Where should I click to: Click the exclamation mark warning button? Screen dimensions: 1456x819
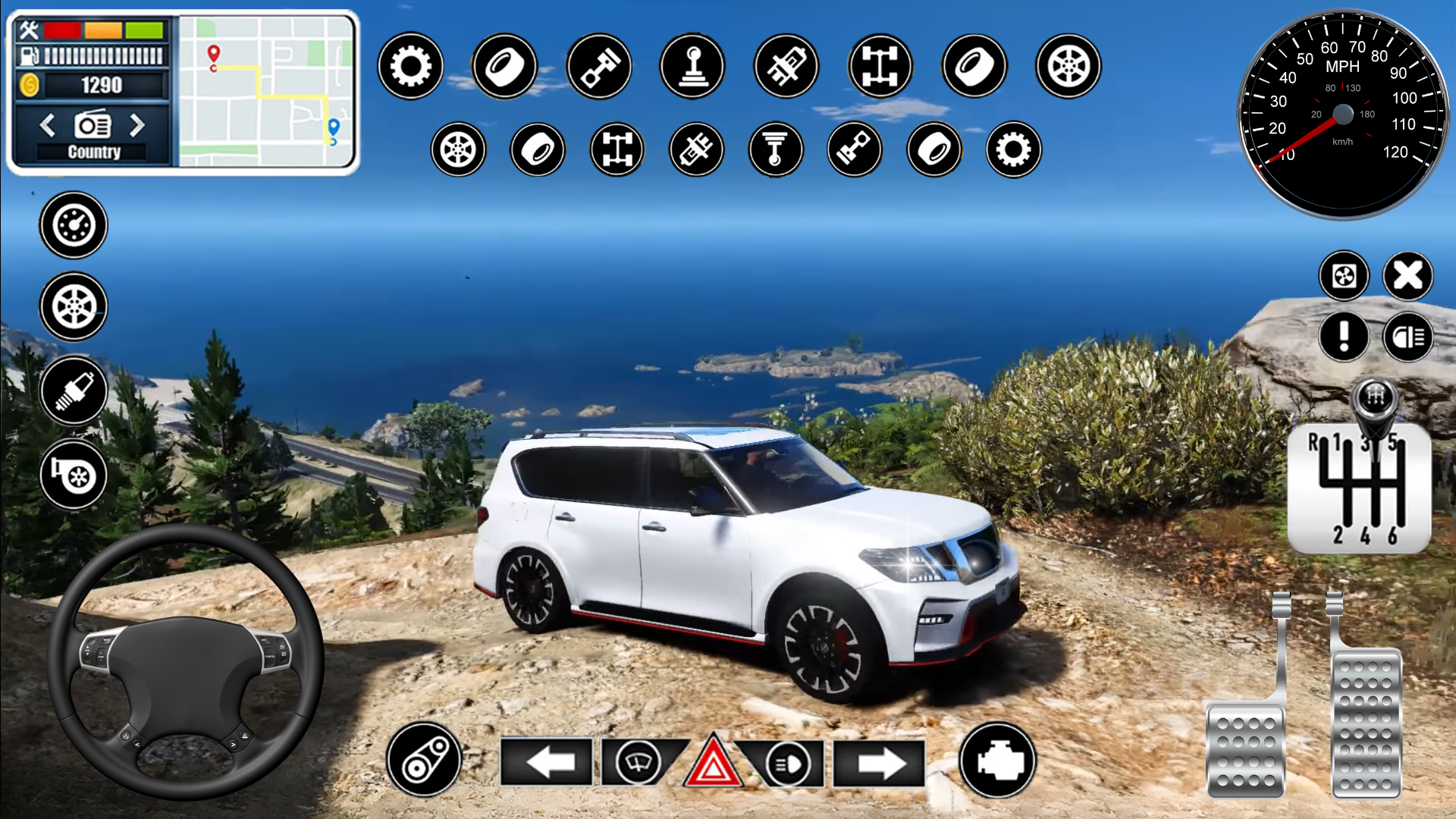click(x=1344, y=336)
